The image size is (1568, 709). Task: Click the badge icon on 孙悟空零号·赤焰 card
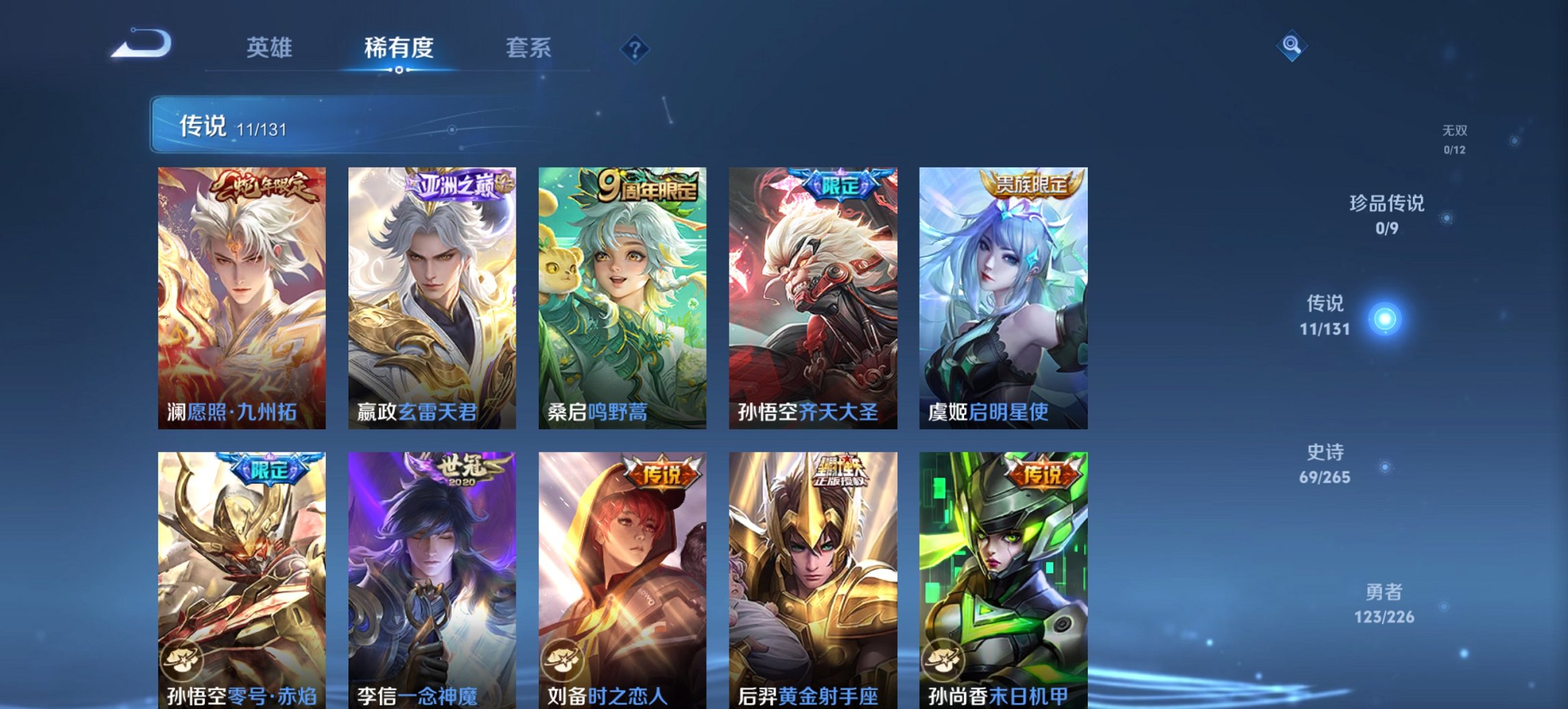pos(180,660)
